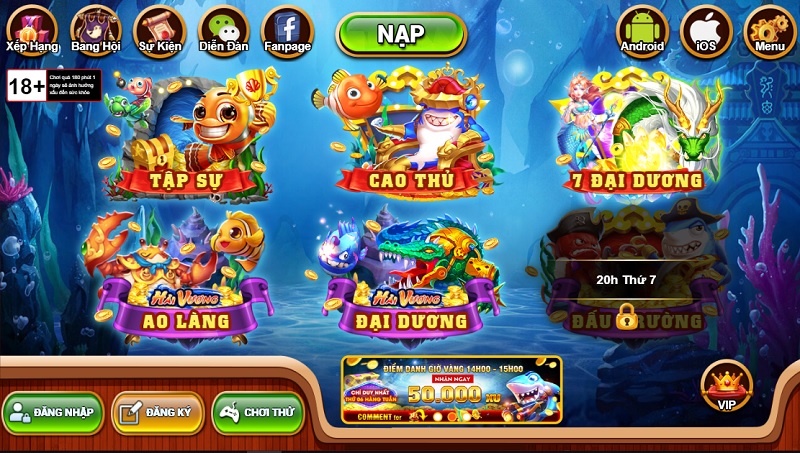Open the 50.000 xu golden hour banner
This screenshot has width=800, height=453.
[x=451, y=390]
